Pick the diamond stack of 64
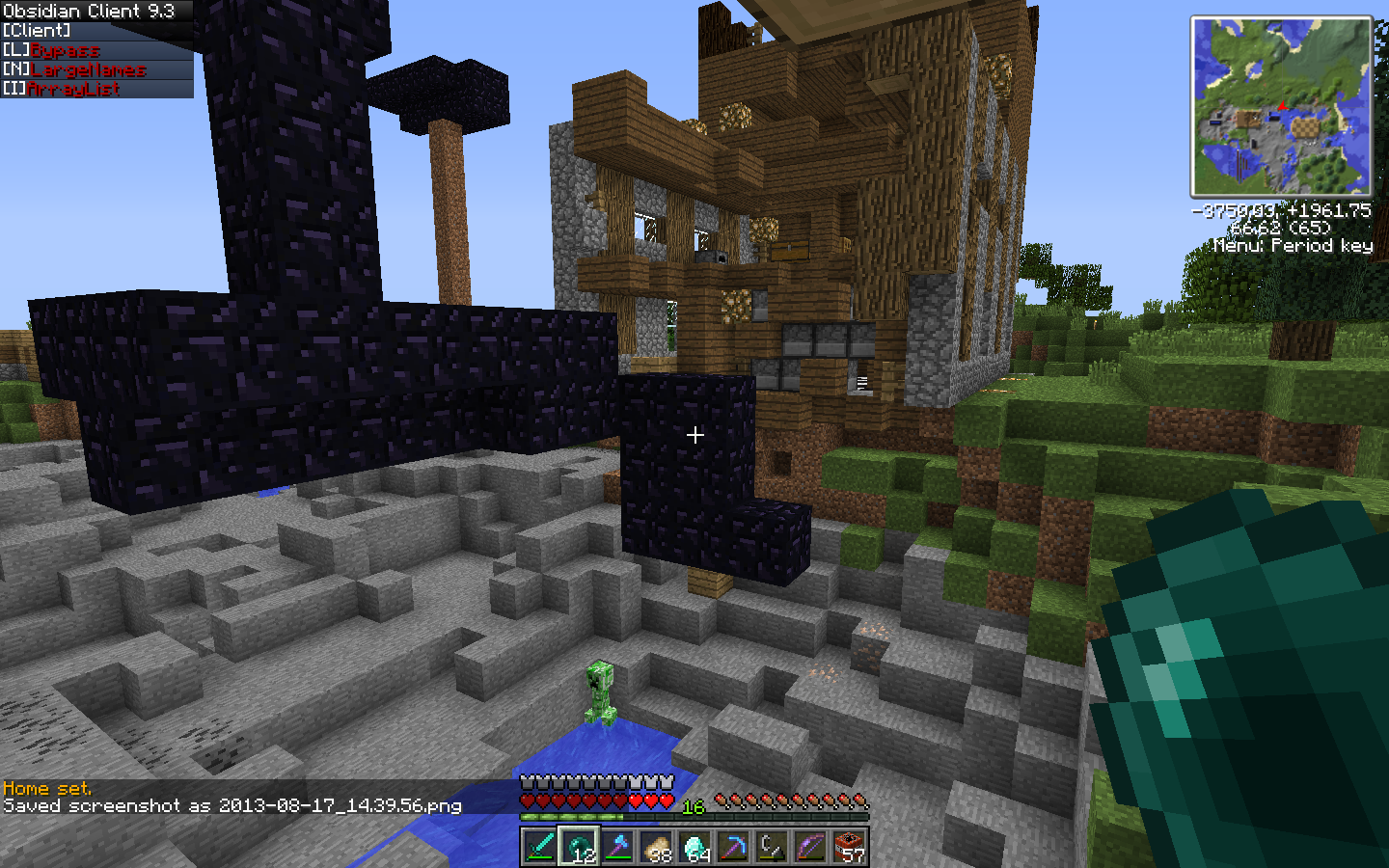 tap(694, 847)
